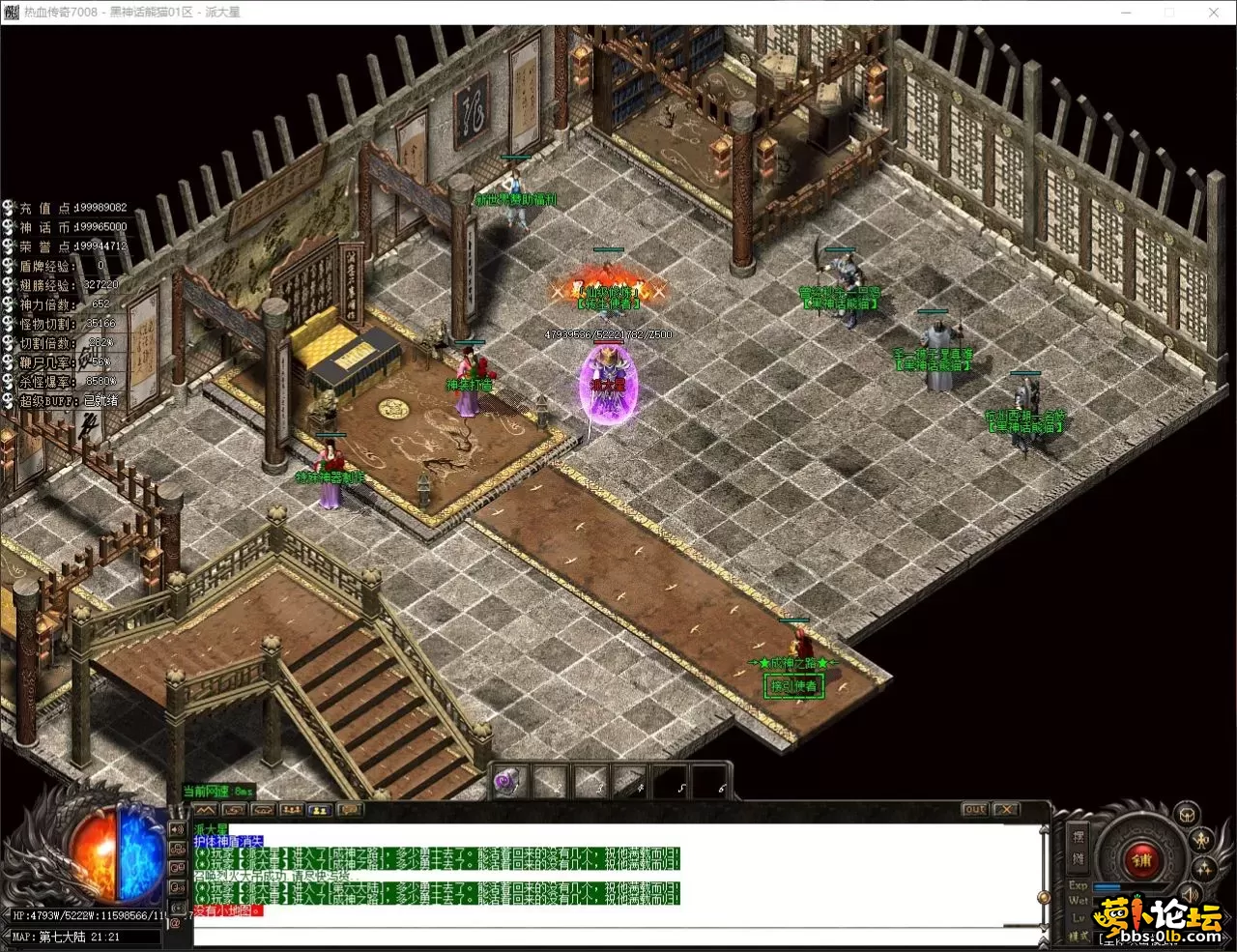Click the chat scroll-up arrow
Image resolution: width=1237 pixels, height=952 pixels.
click(x=1044, y=831)
